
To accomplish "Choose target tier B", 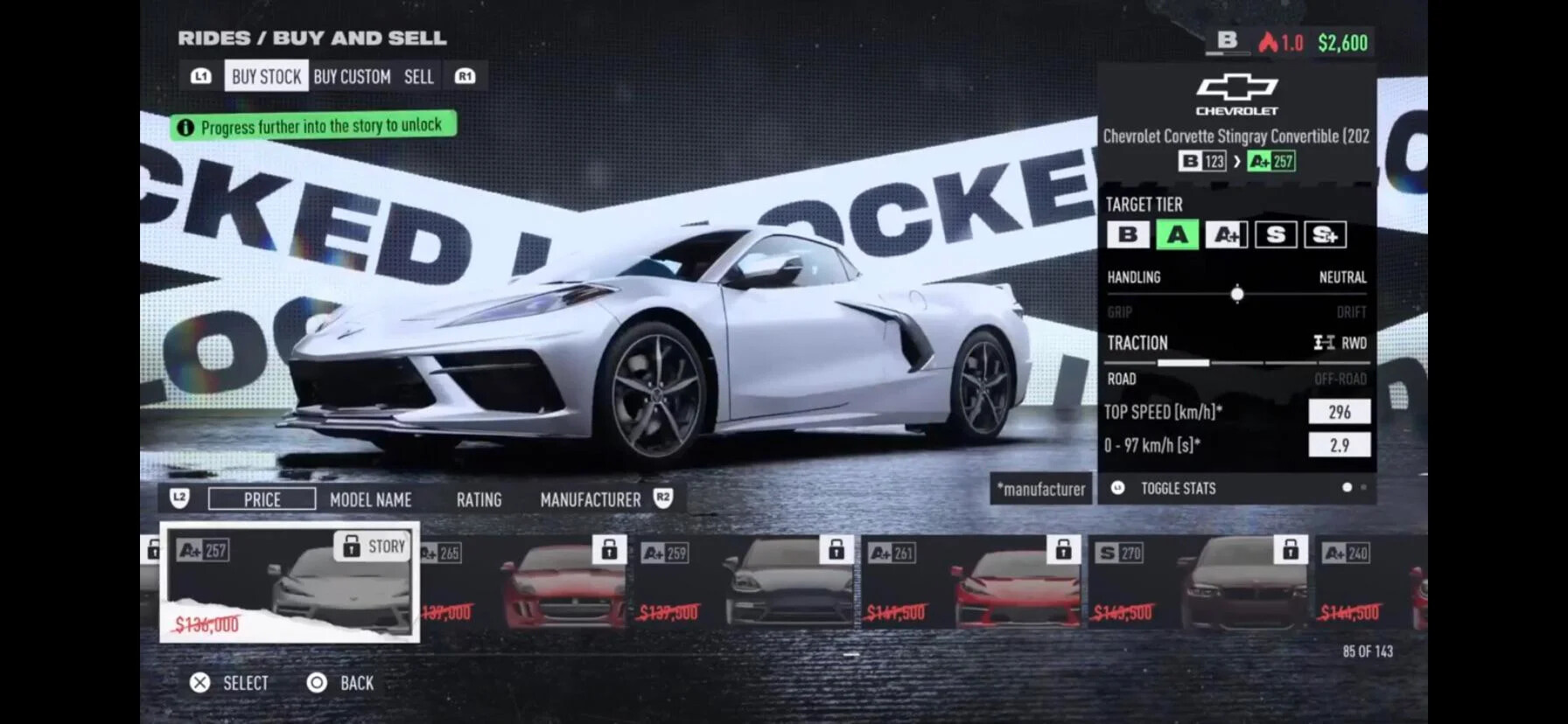I will click(x=1128, y=234).
